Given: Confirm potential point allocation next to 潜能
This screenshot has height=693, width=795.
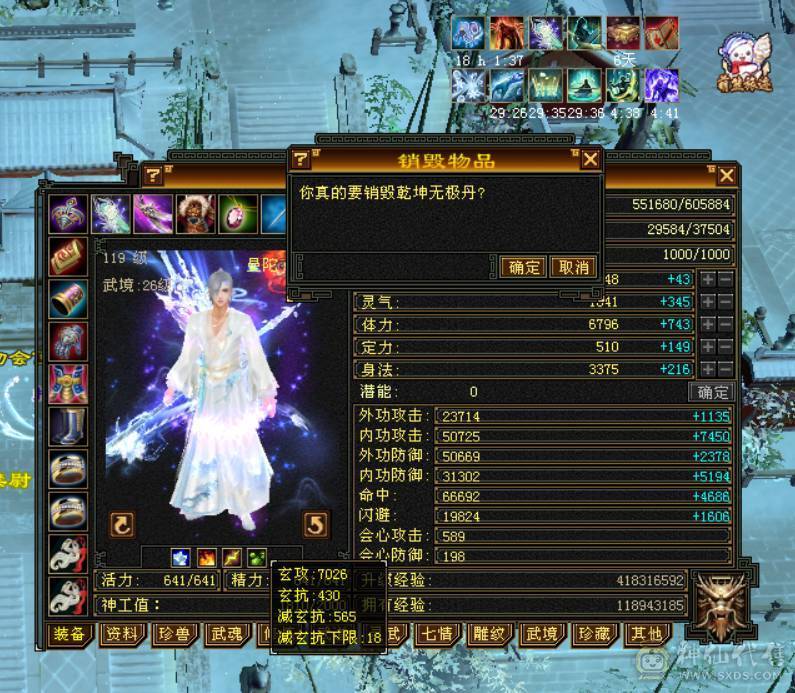Looking at the screenshot, I should 714,392.
